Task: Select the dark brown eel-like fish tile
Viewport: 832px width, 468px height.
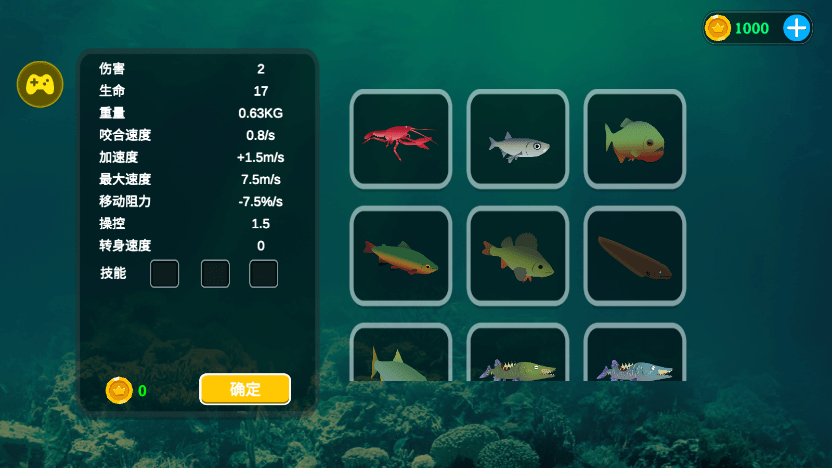Action: 635,256
